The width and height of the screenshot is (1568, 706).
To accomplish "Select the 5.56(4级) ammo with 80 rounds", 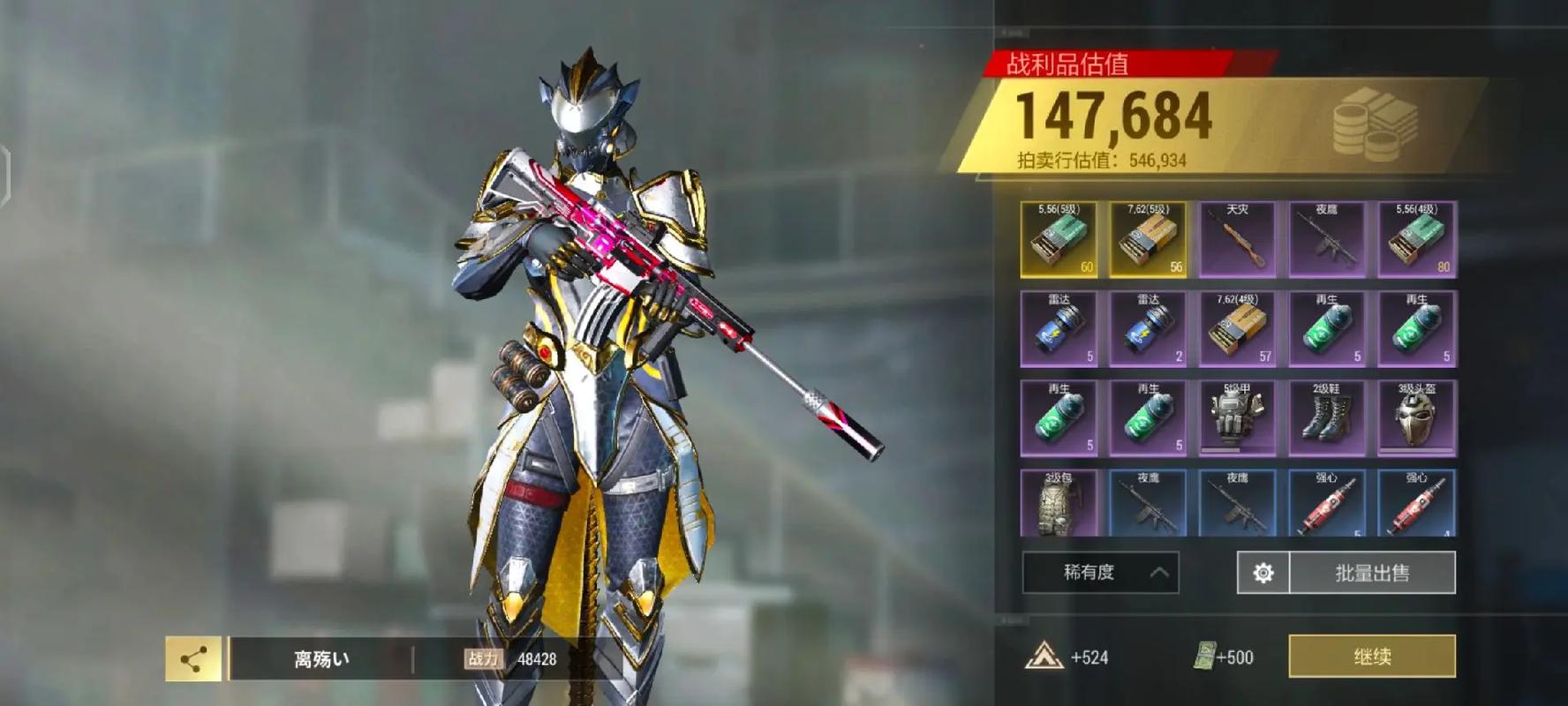I will coord(1417,240).
